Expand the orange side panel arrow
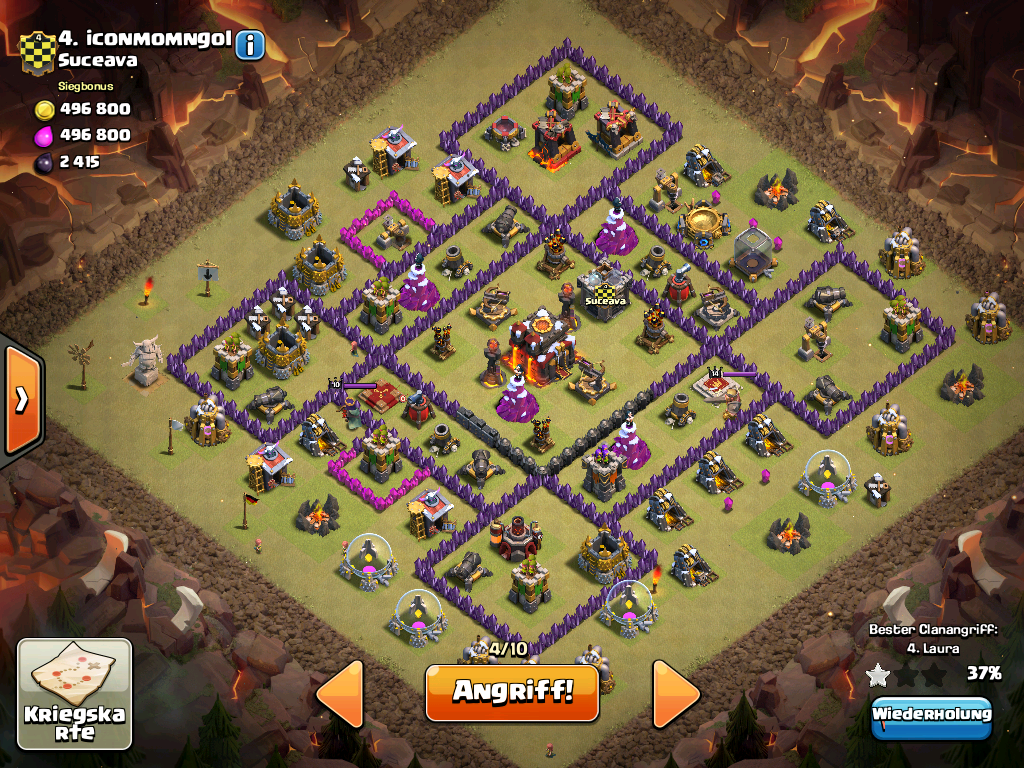 pos(22,399)
